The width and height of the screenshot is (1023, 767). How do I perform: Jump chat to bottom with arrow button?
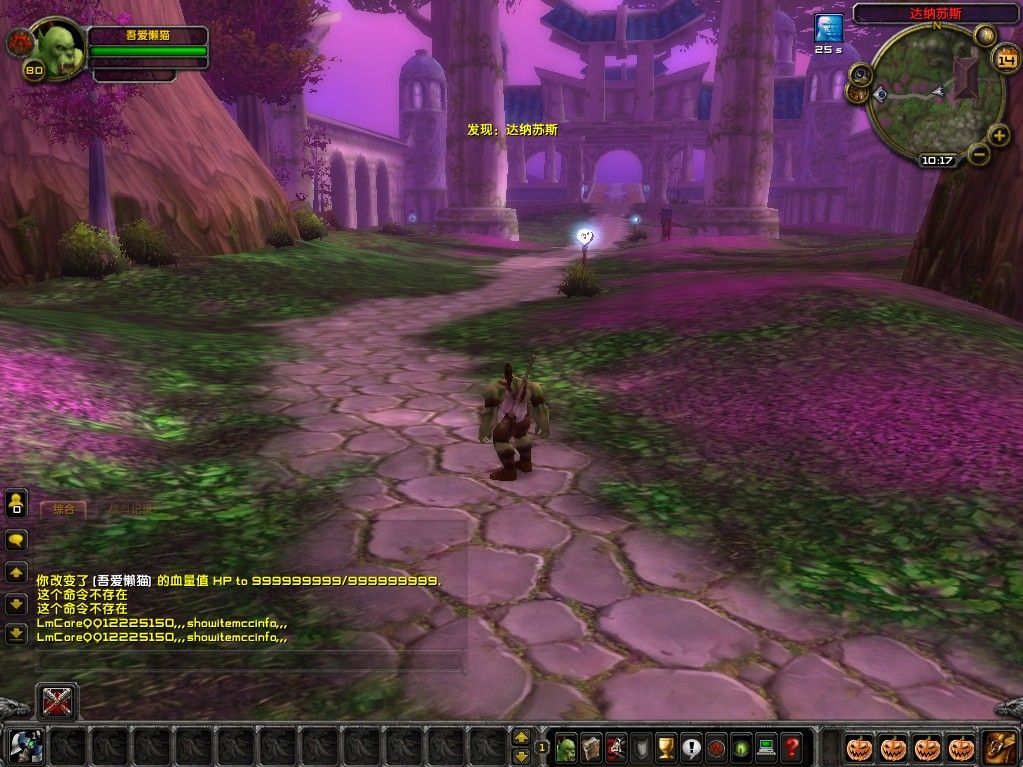[x=16, y=633]
